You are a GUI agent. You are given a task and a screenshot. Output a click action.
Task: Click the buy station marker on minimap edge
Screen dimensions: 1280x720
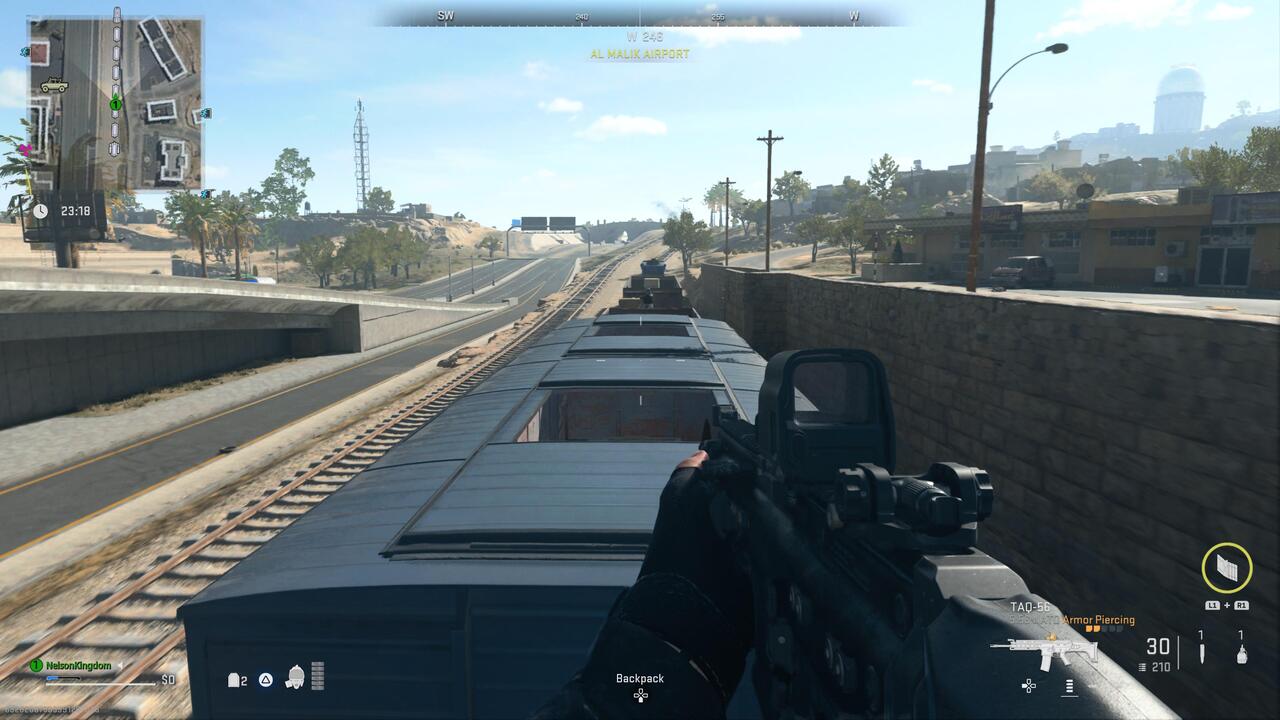(204, 113)
